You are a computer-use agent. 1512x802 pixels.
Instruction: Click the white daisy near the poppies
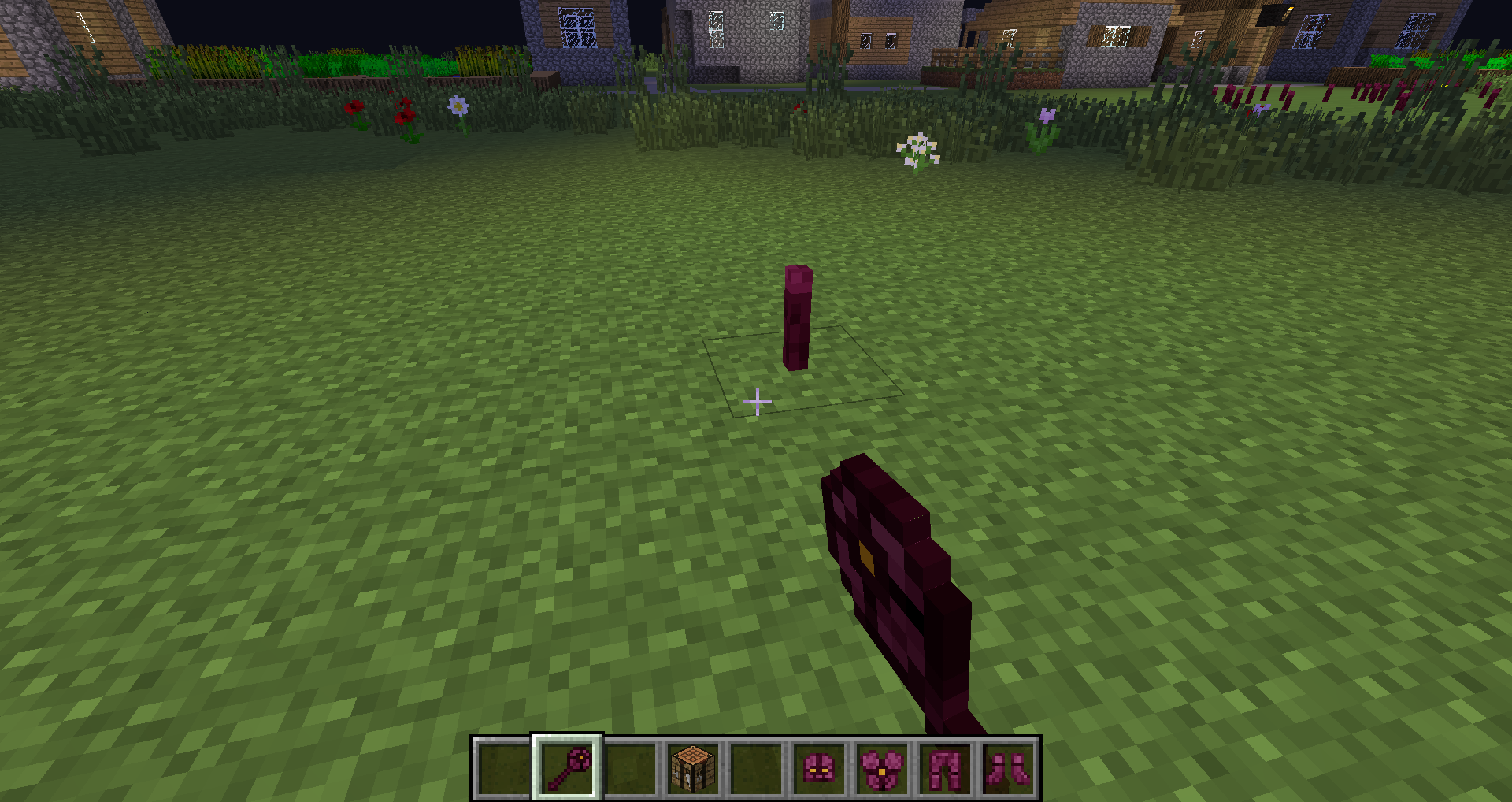tap(458, 106)
